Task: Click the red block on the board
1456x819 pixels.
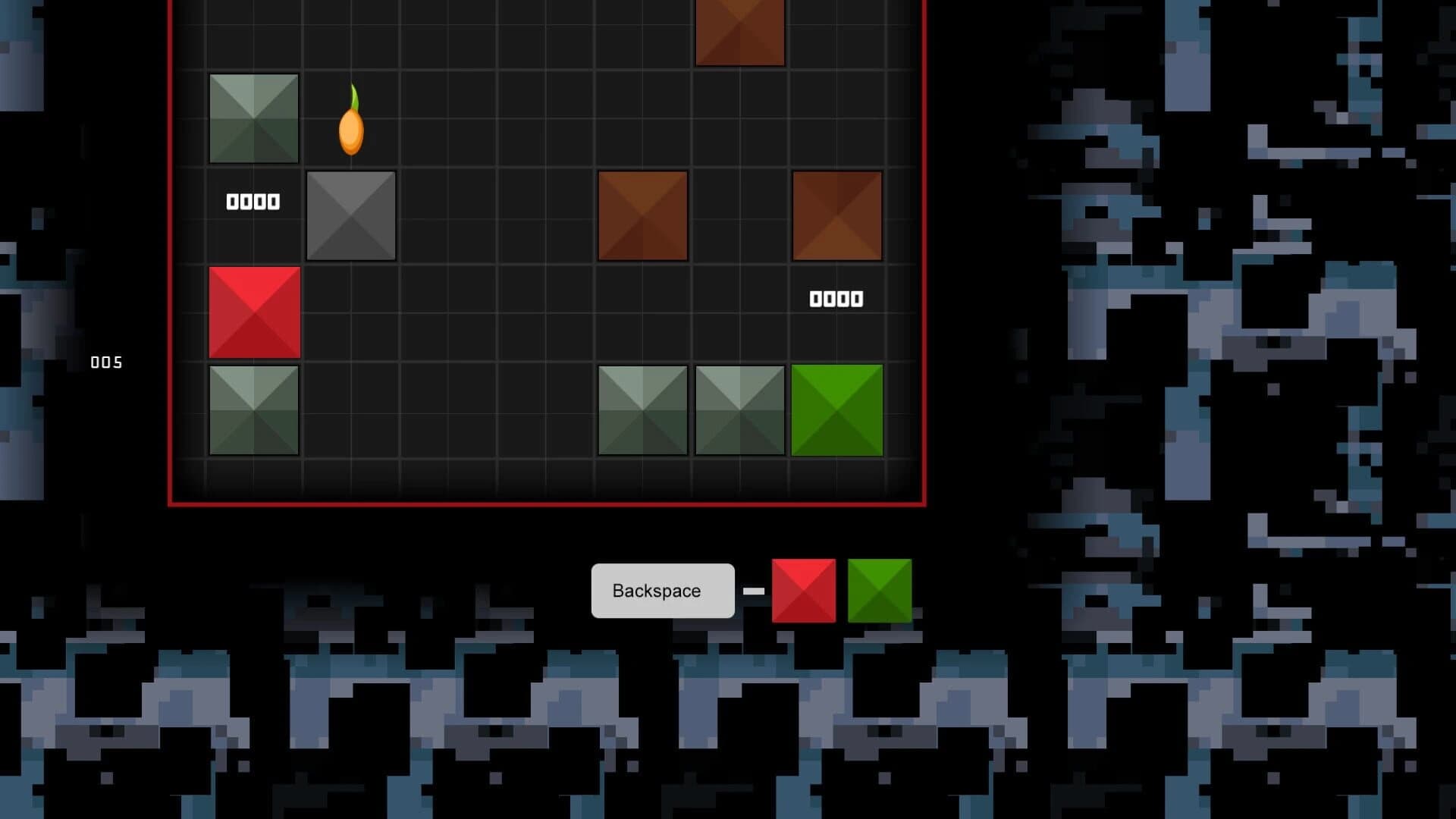Action: pyautogui.click(x=254, y=314)
